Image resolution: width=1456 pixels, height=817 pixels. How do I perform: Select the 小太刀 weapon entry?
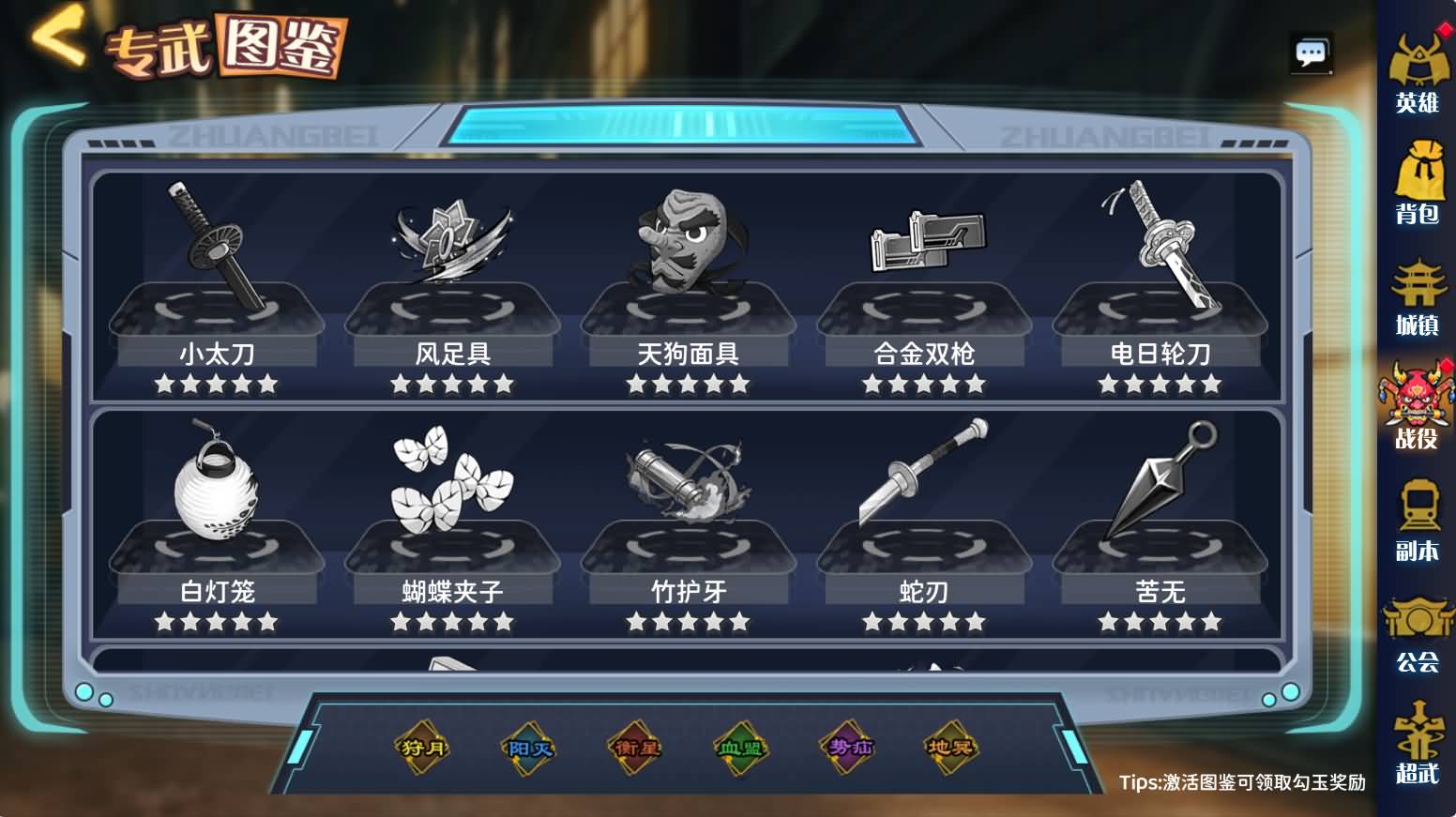pyautogui.click(x=217, y=281)
